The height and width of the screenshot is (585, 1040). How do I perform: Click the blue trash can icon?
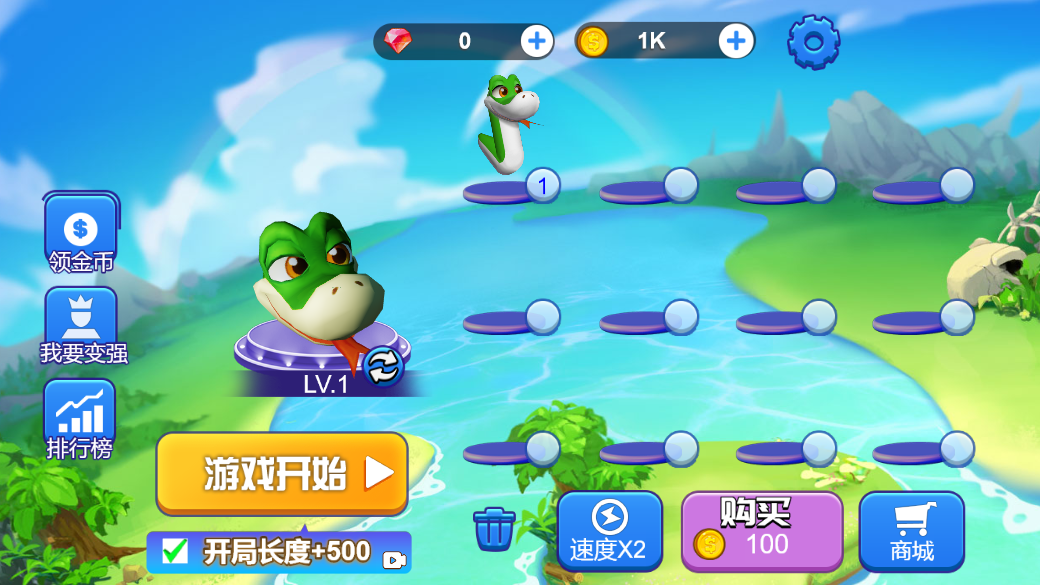(494, 529)
